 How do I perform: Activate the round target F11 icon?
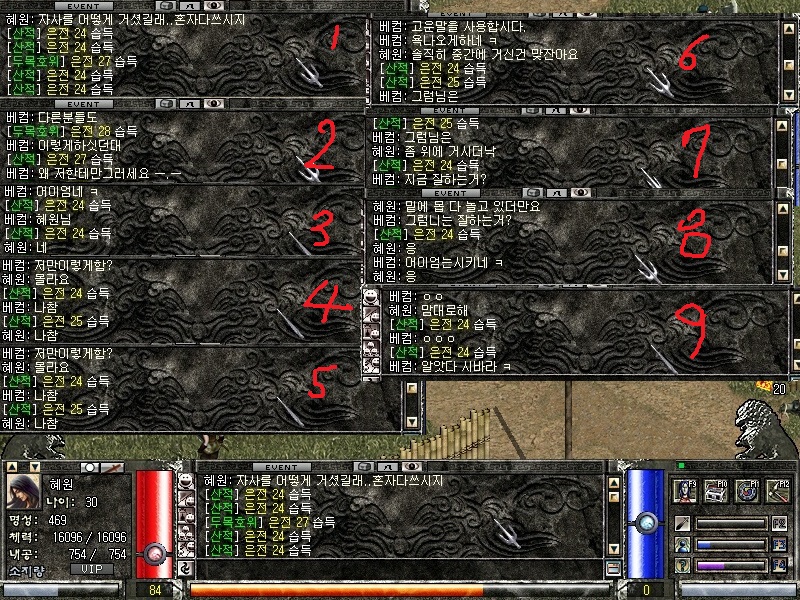pyautogui.click(x=747, y=490)
